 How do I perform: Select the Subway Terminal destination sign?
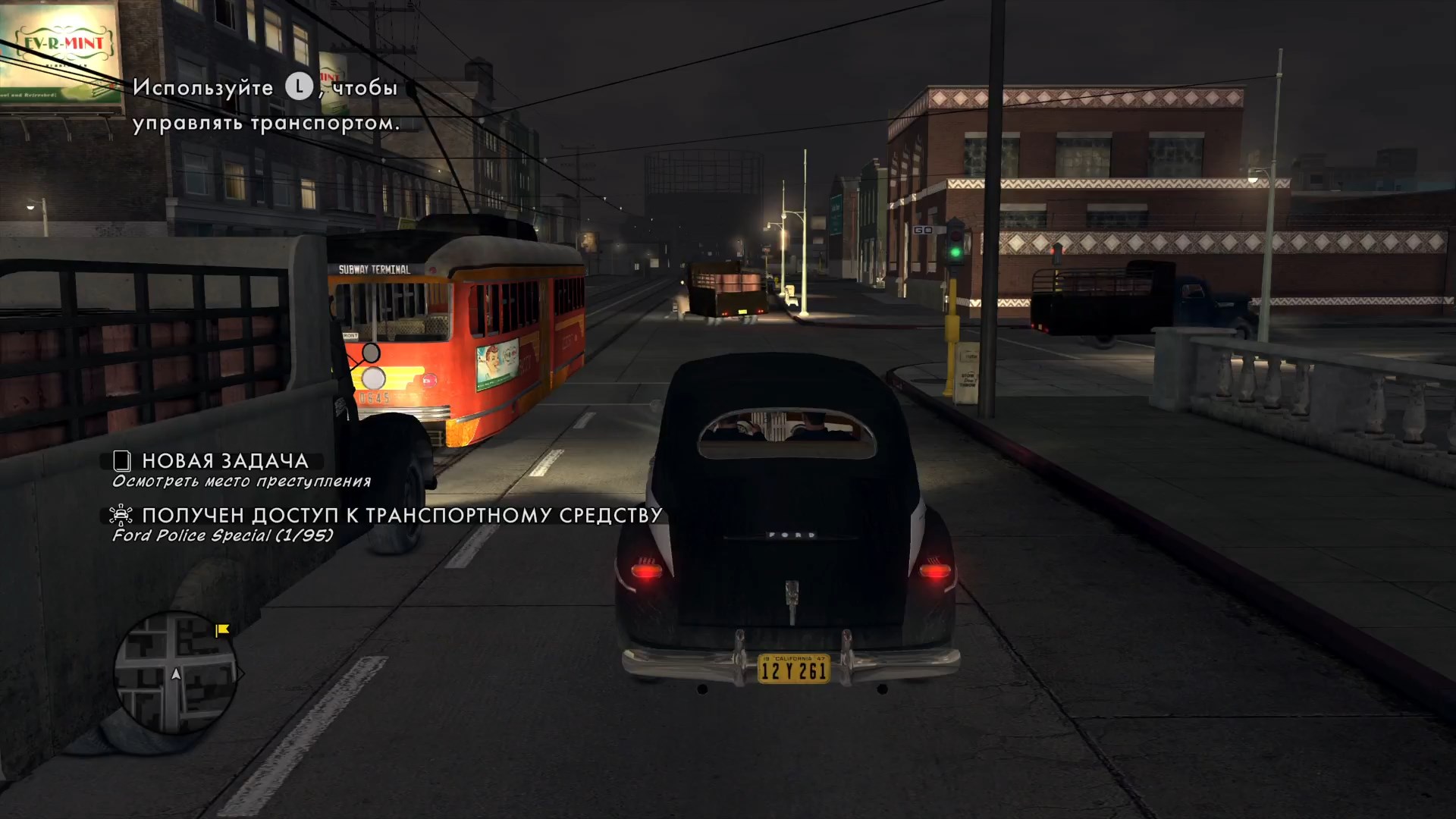coord(374,269)
